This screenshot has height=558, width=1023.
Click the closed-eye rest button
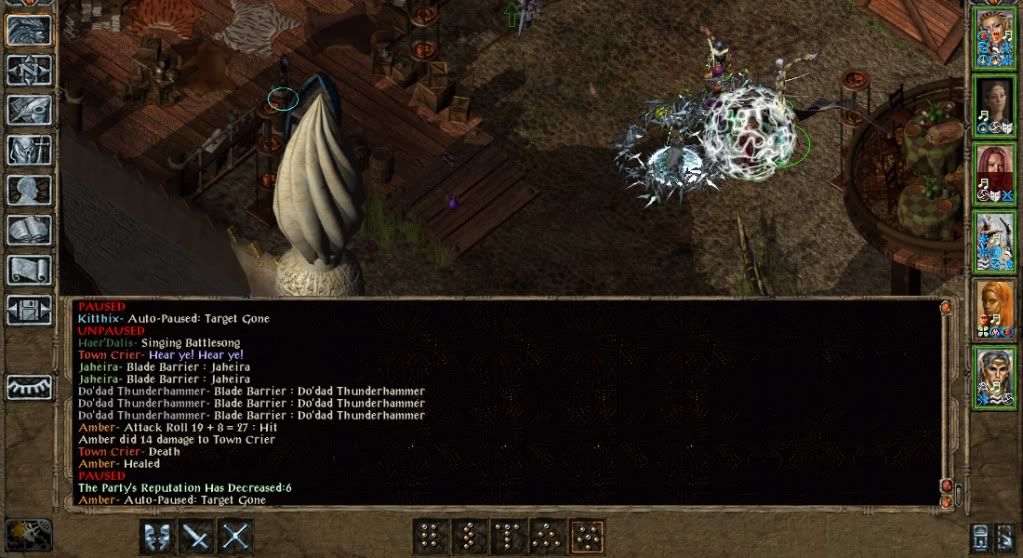pyautogui.click(x=28, y=387)
